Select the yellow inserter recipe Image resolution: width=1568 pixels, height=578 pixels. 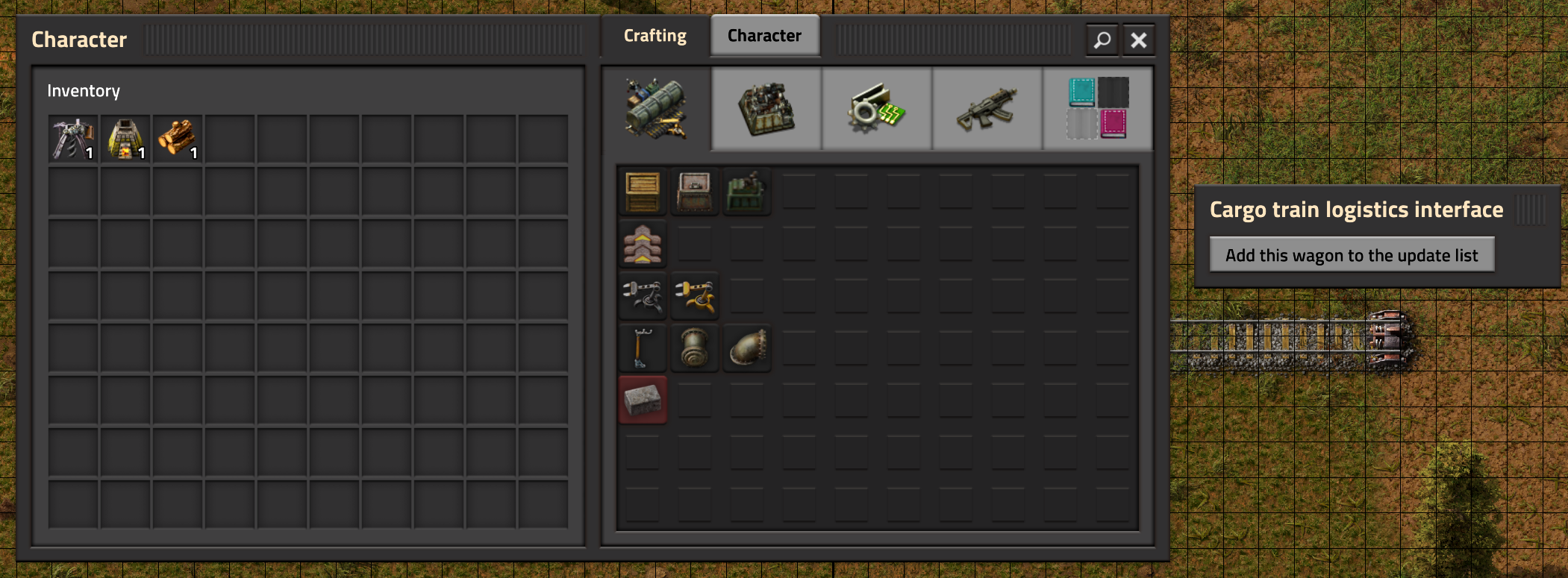(x=695, y=296)
